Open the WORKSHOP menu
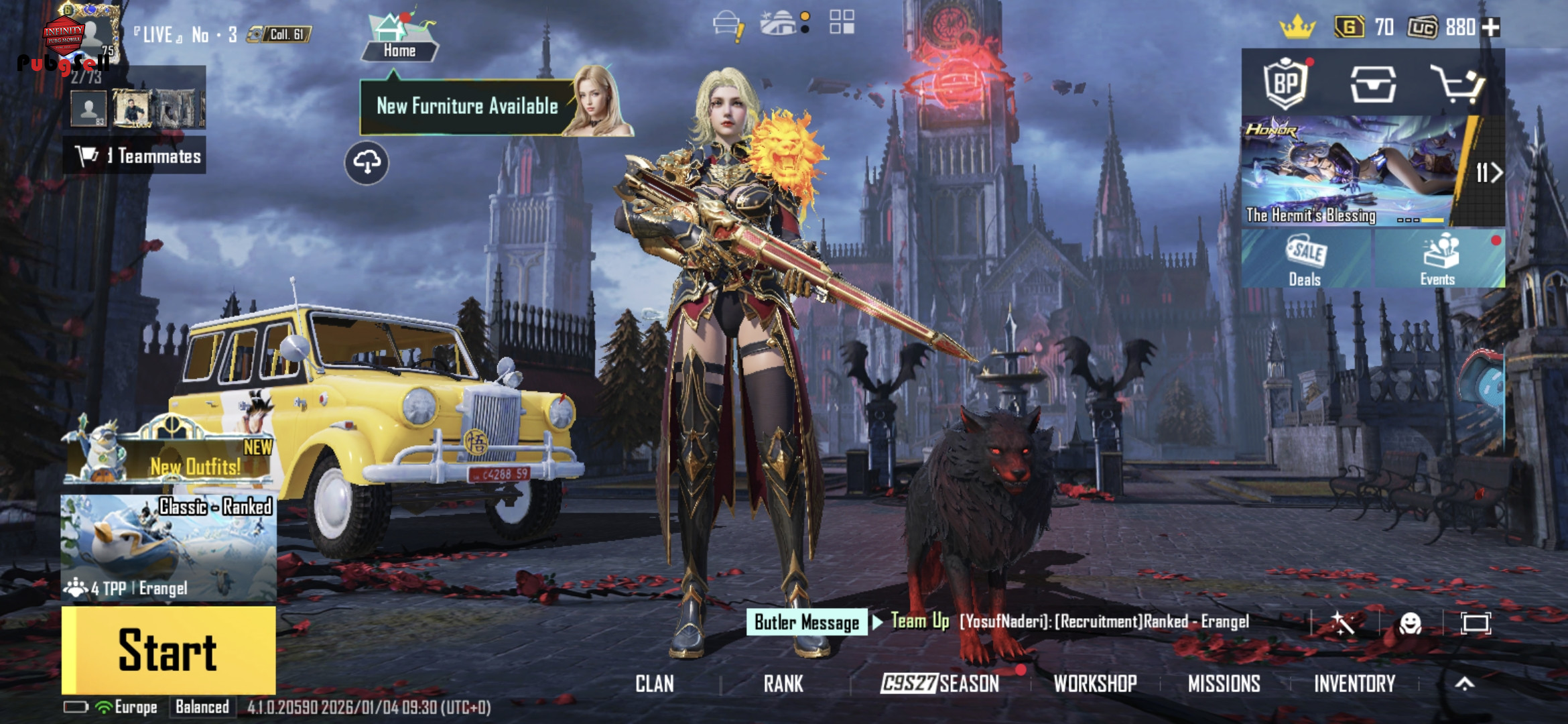 [x=1095, y=684]
